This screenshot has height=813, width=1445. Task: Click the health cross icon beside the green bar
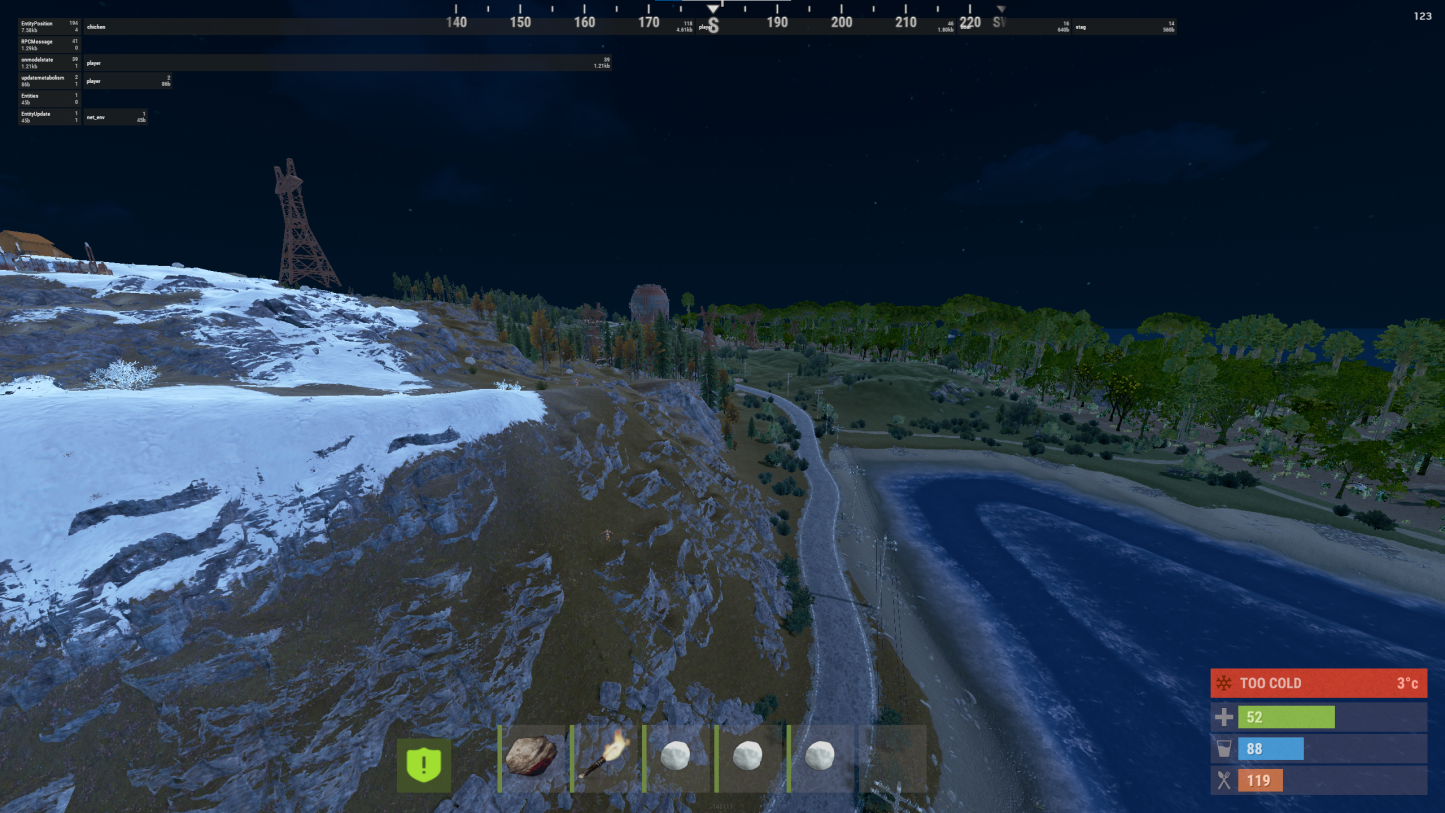(1222, 716)
